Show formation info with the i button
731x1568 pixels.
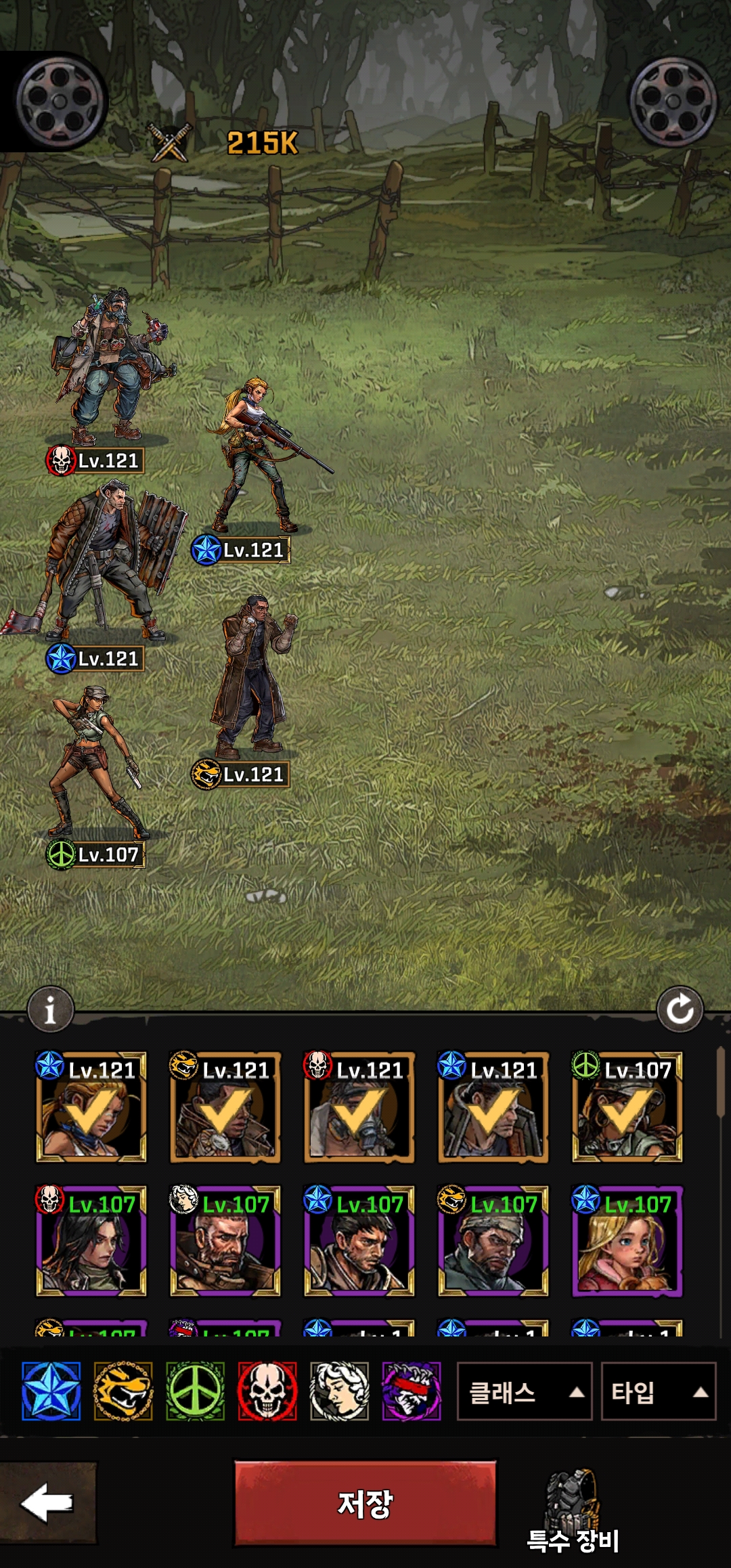click(50, 1010)
